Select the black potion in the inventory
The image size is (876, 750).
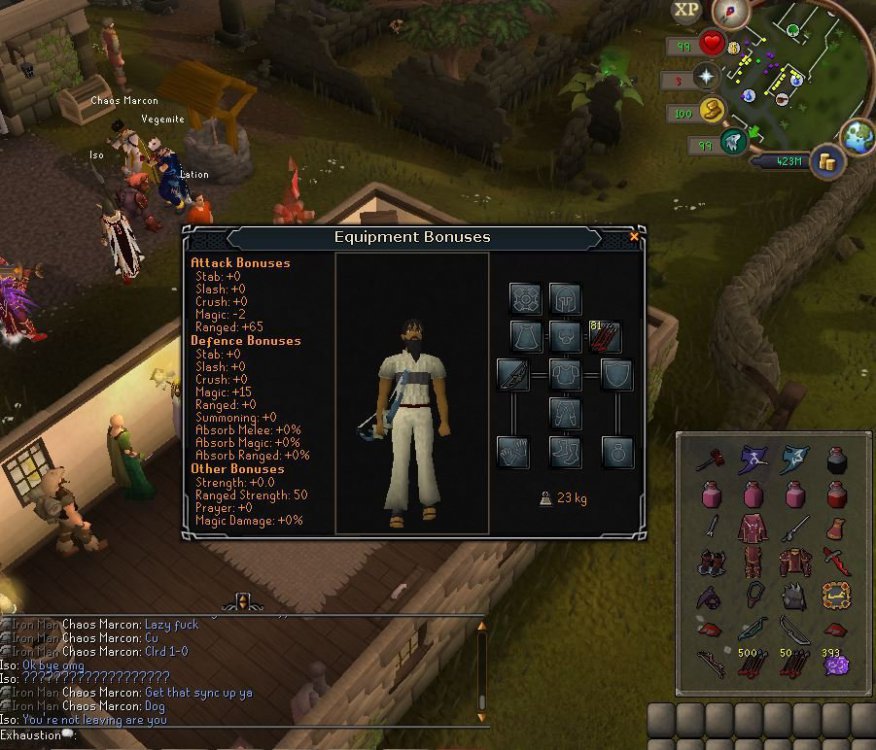click(x=837, y=460)
